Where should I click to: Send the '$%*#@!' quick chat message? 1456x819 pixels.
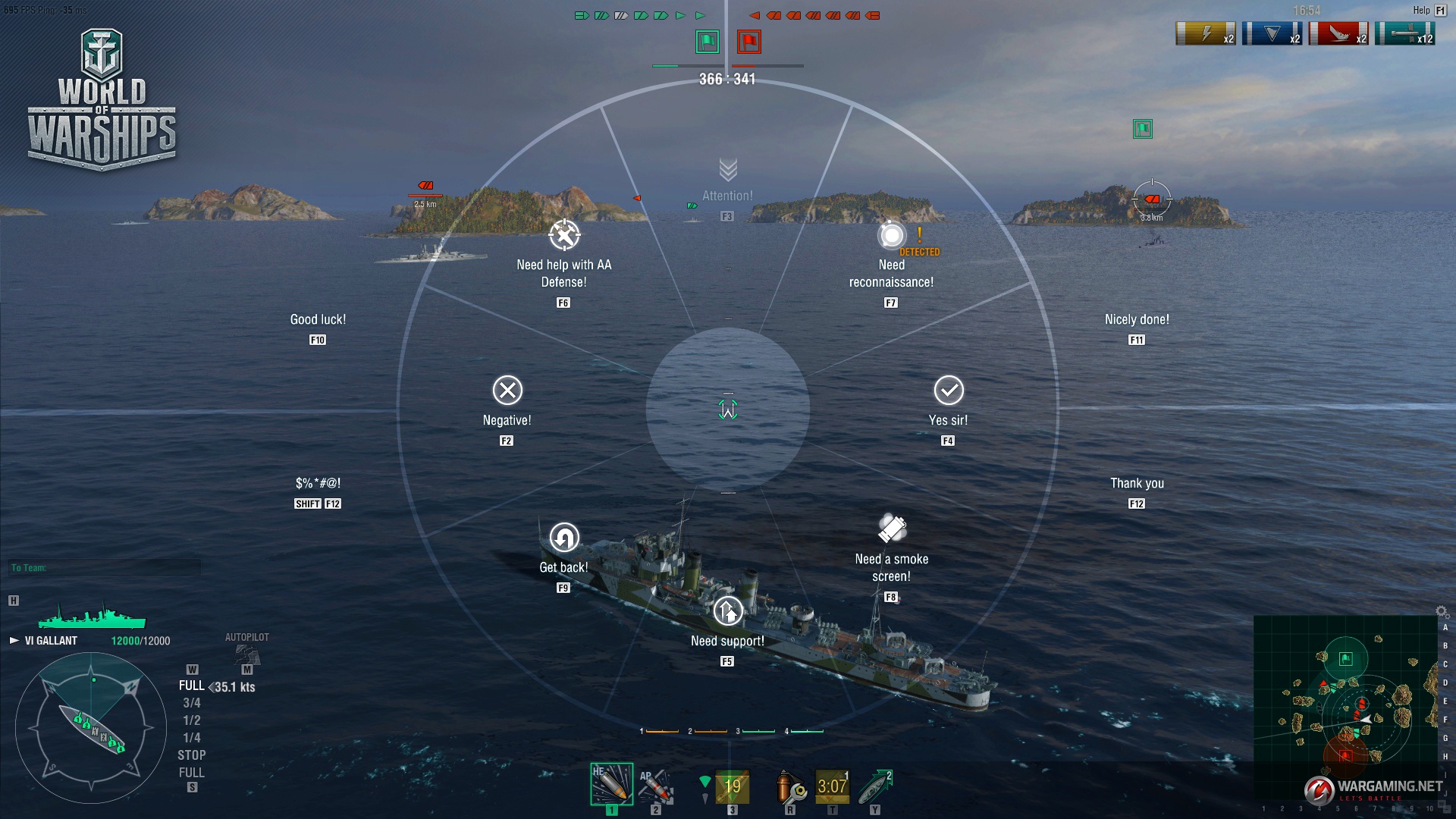tap(318, 484)
